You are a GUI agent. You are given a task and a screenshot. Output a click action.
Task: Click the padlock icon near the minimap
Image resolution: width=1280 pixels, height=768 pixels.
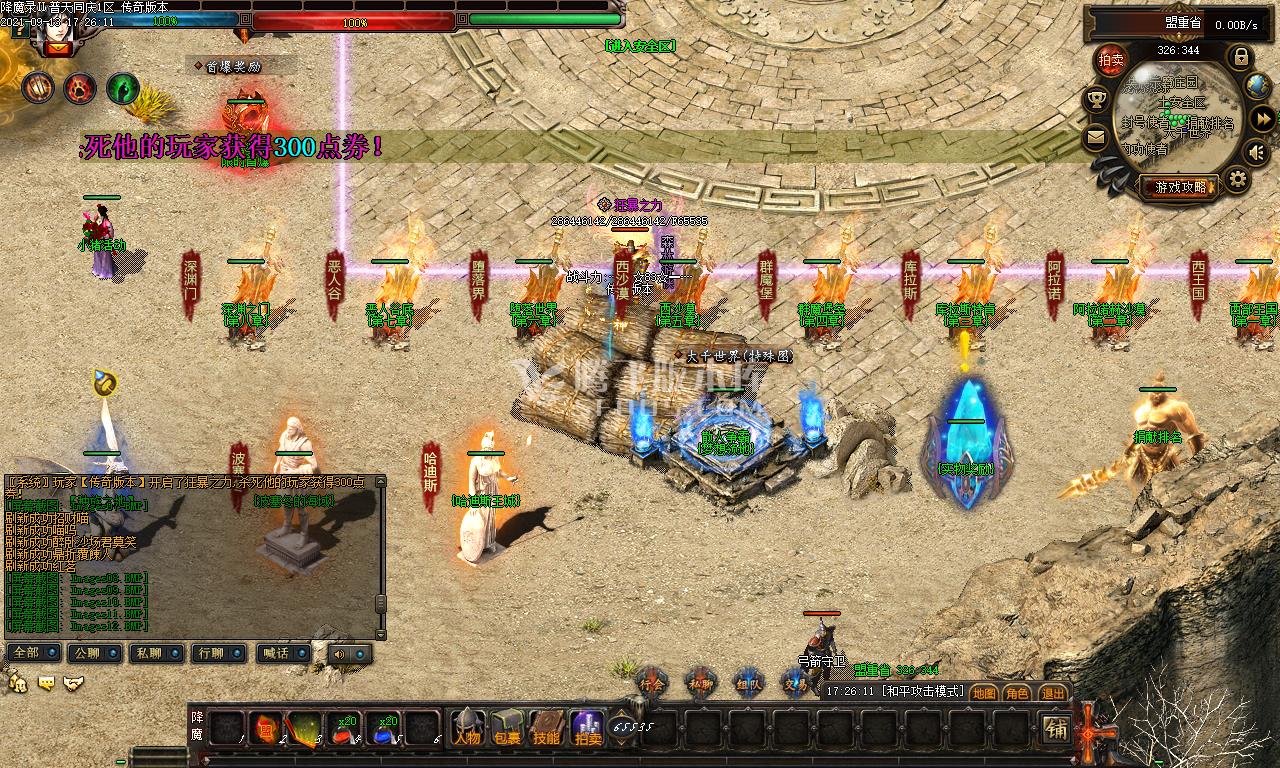[1240, 55]
